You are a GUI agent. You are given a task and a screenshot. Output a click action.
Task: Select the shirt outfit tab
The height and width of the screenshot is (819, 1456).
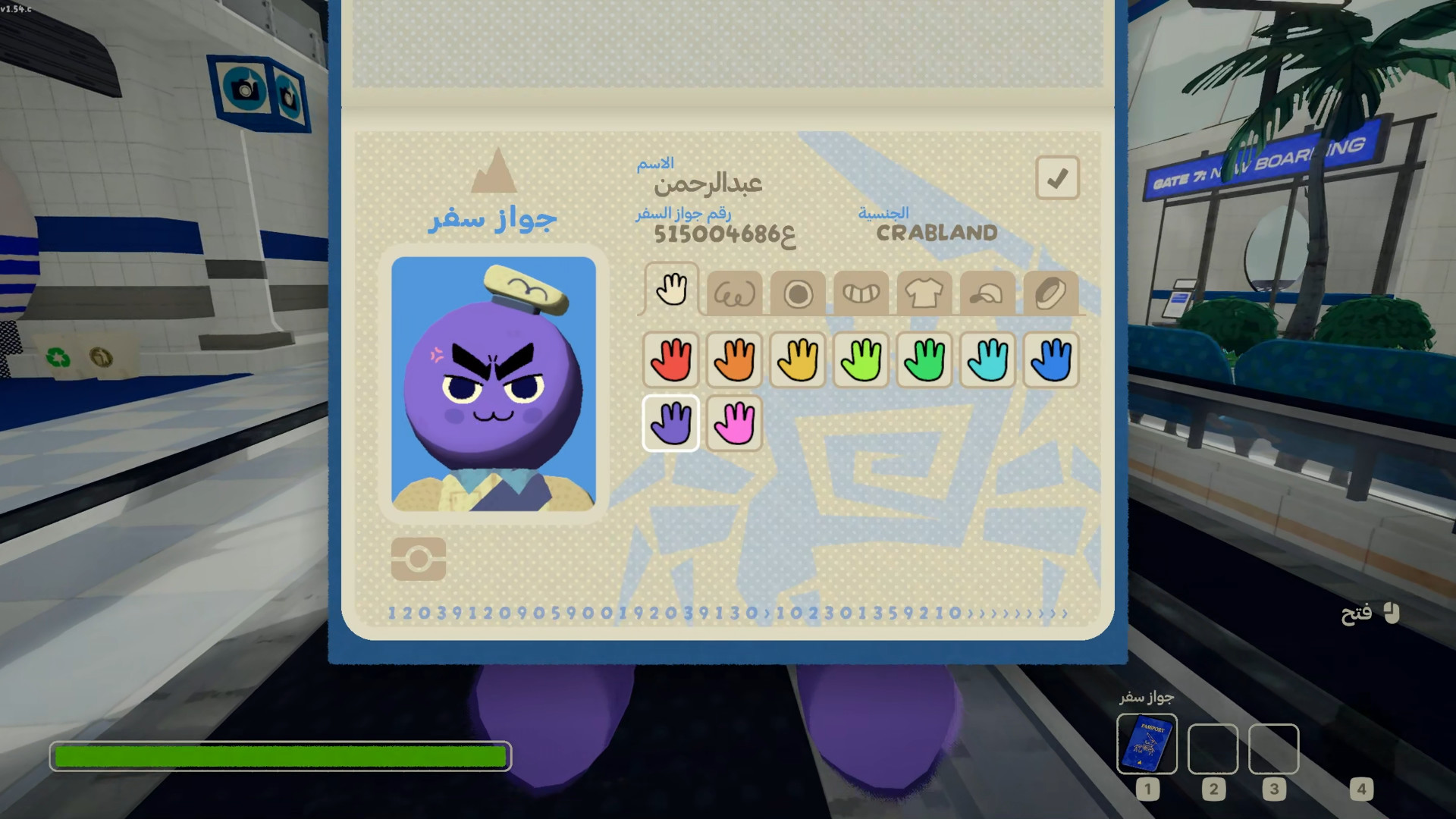tap(924, 293)
